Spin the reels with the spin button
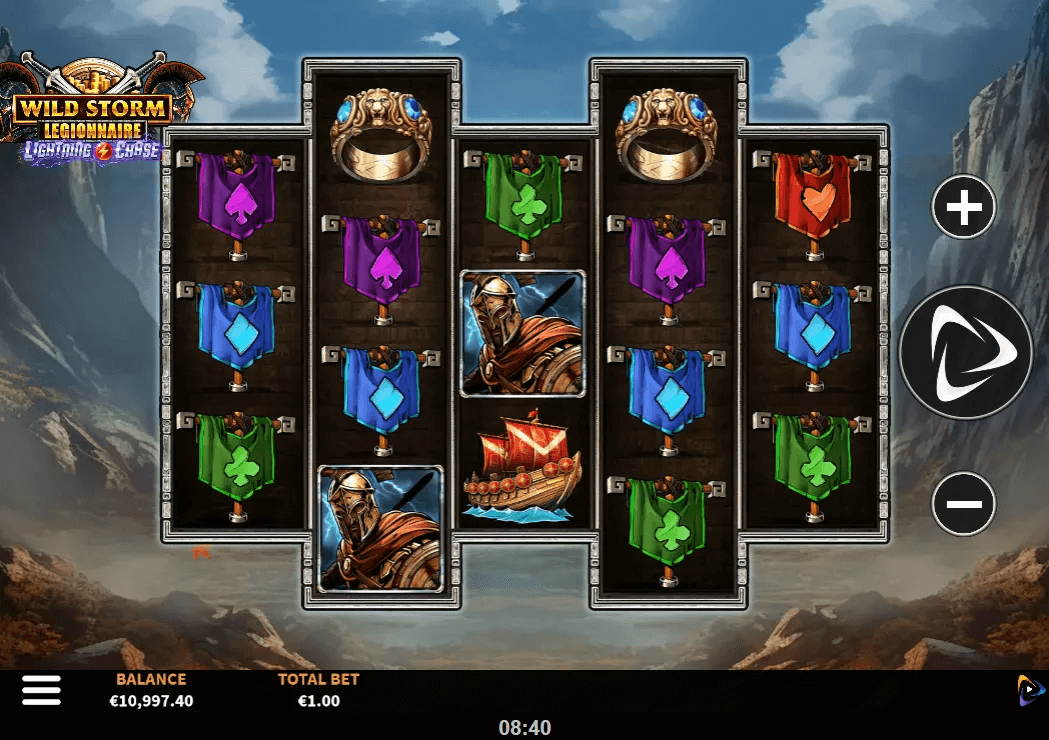Screen dimensions: 1049x740 pyautogui.click(x=965, y=352)
